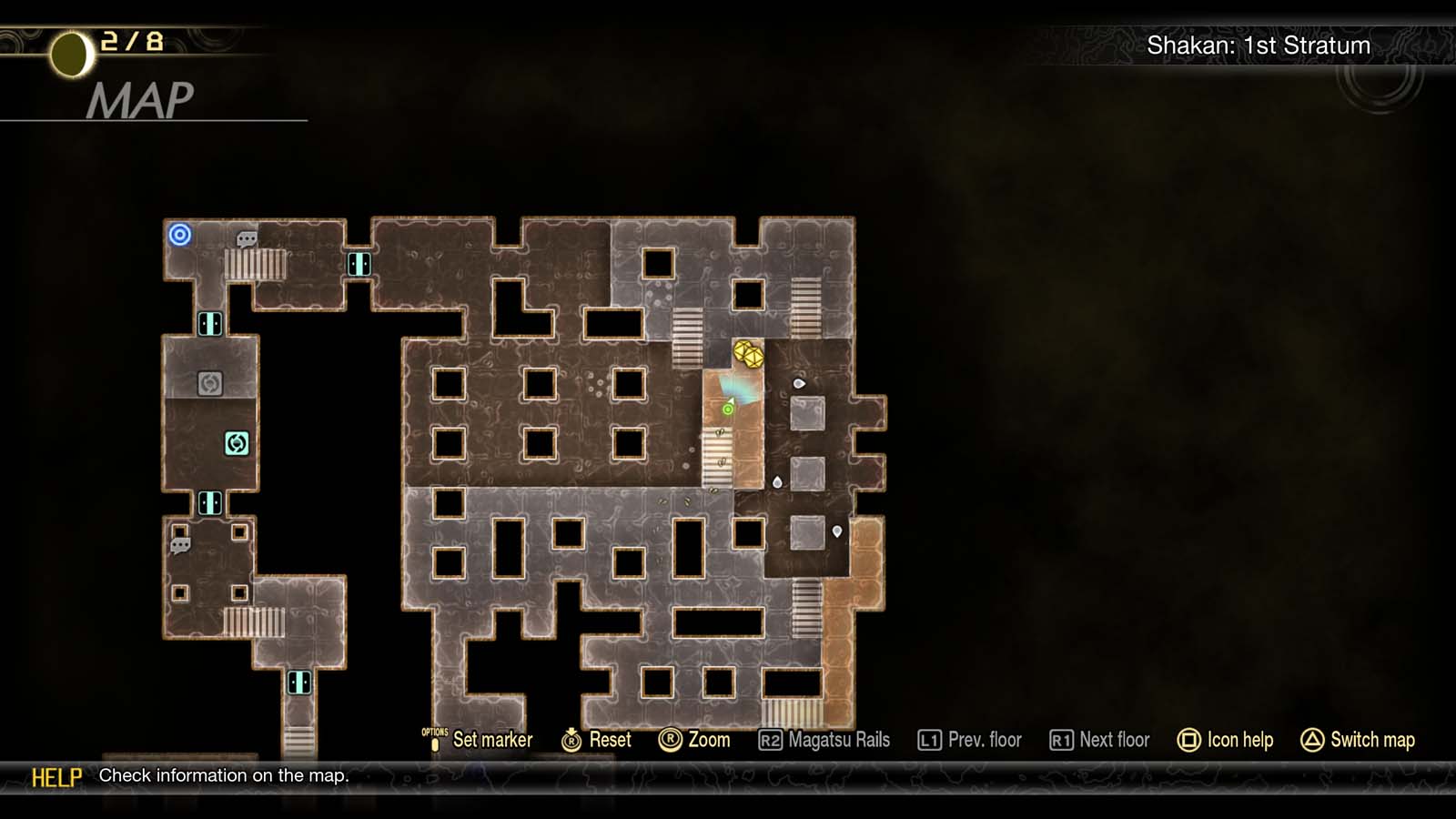Activate Magatsu Rails
This screenshot has width=1456, height=819.
click(826, 740)
